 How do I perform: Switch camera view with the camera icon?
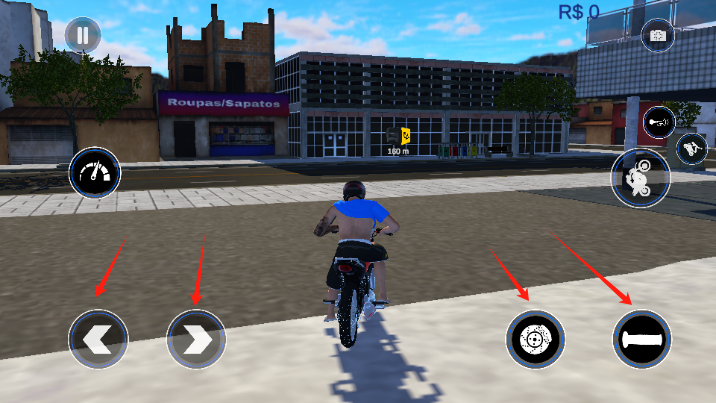pos(659,36)
